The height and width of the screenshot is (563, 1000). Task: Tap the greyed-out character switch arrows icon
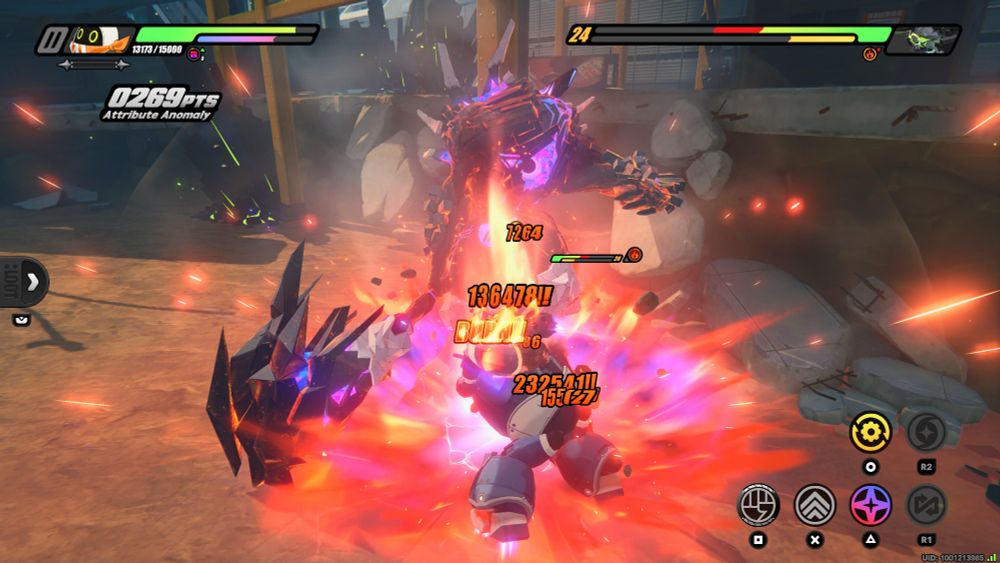[926, 505]
